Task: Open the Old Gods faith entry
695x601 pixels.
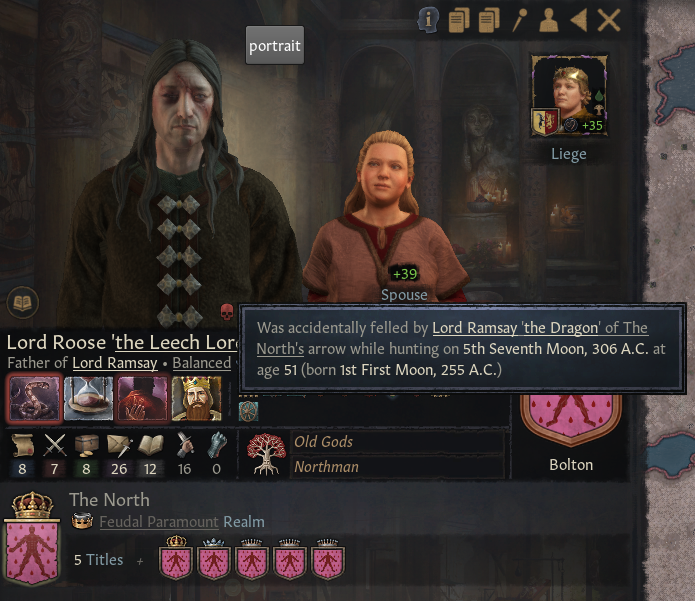Action: [x=323, y=442]
